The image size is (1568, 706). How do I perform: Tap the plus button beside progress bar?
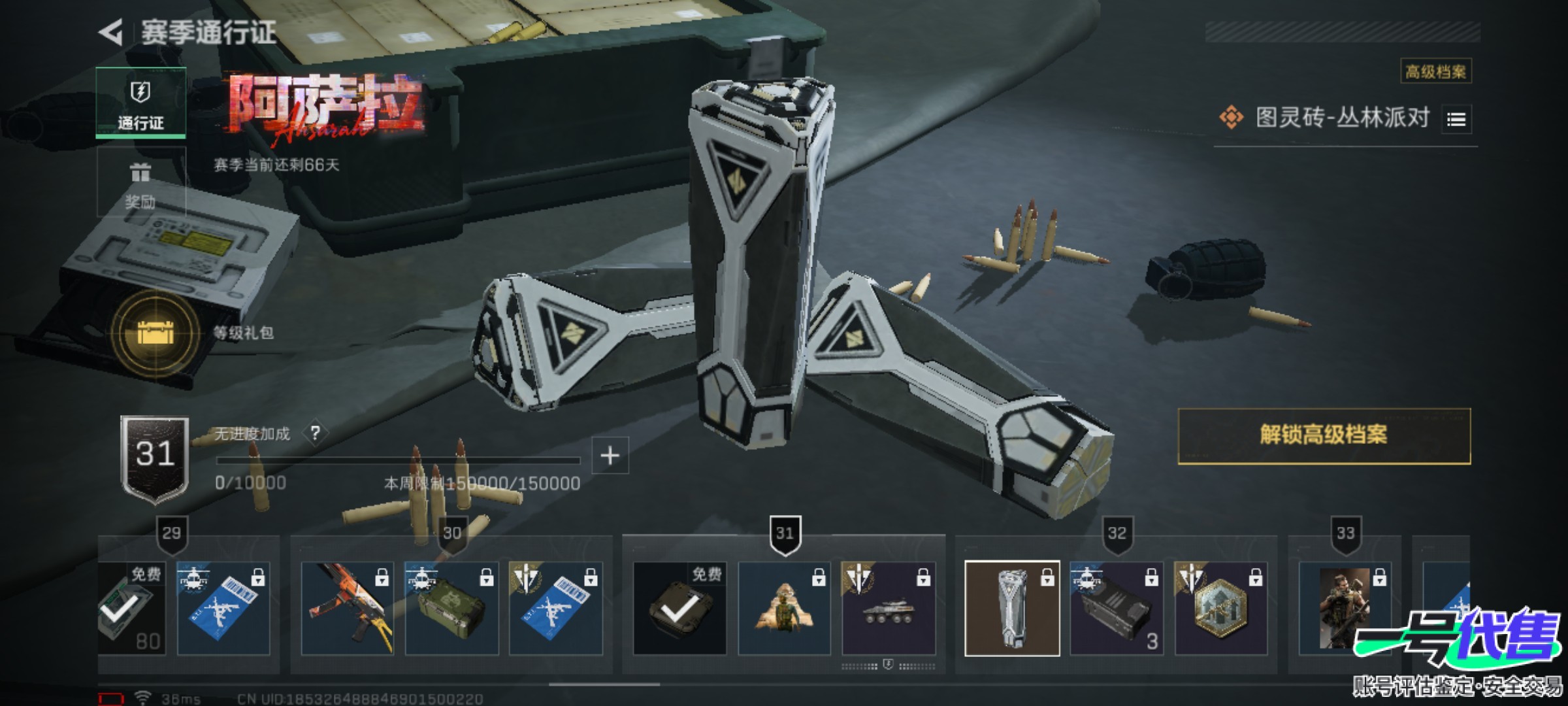coord(610,456)
